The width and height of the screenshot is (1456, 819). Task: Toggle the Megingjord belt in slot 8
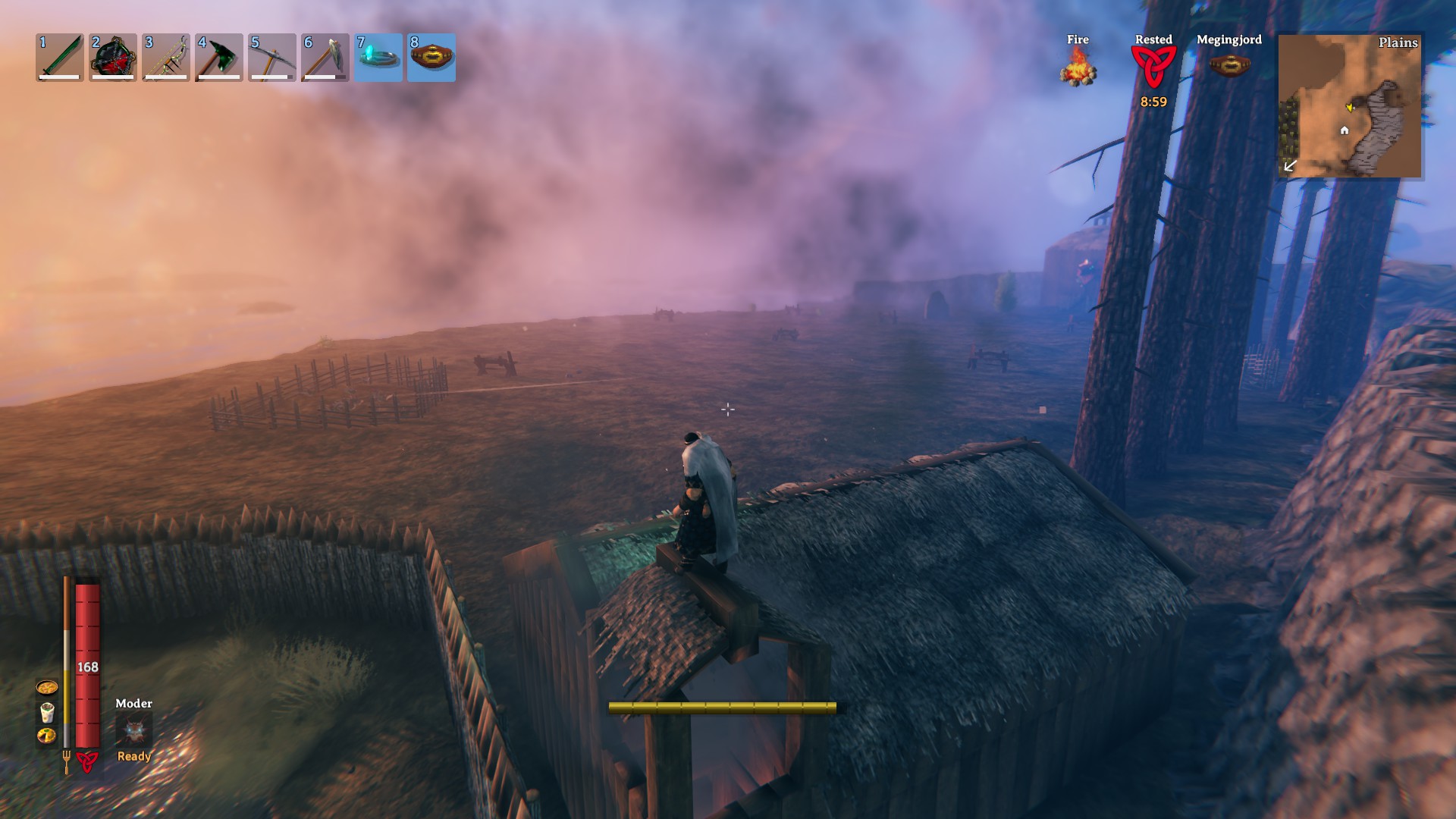point(431,57)
